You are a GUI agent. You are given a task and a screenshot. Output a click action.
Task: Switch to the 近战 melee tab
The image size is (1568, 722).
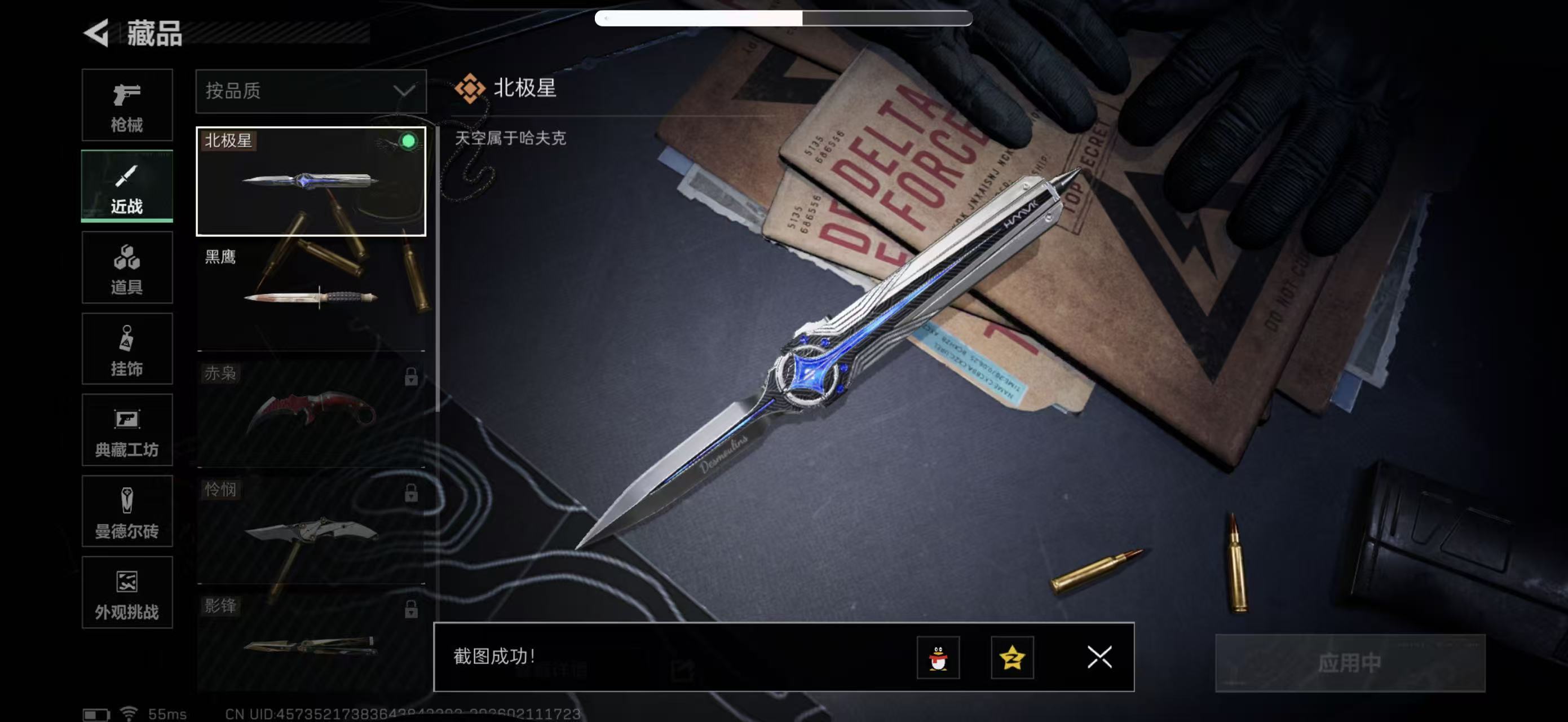[127, 186]
